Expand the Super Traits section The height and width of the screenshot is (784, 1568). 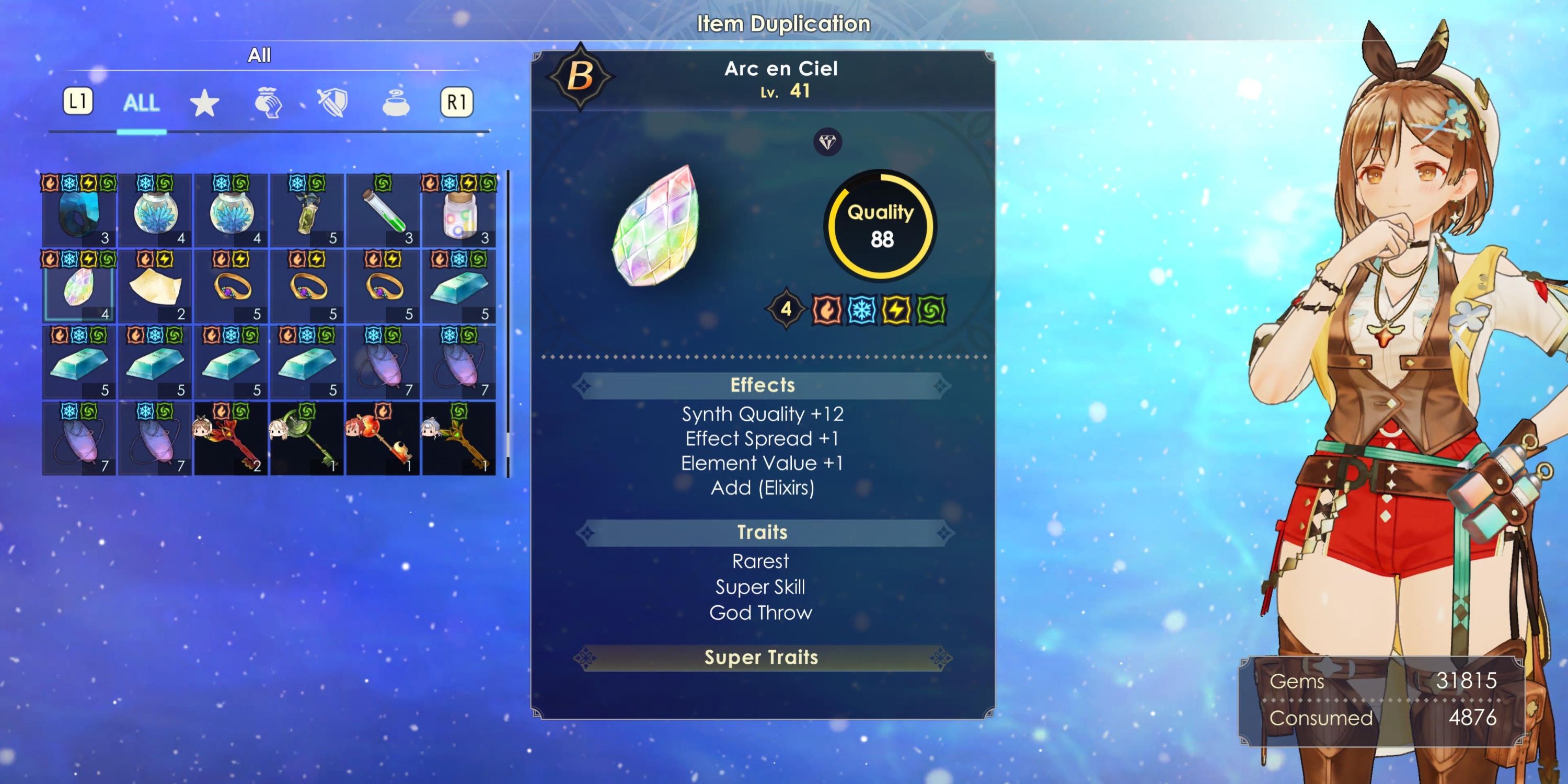point(761,657)
